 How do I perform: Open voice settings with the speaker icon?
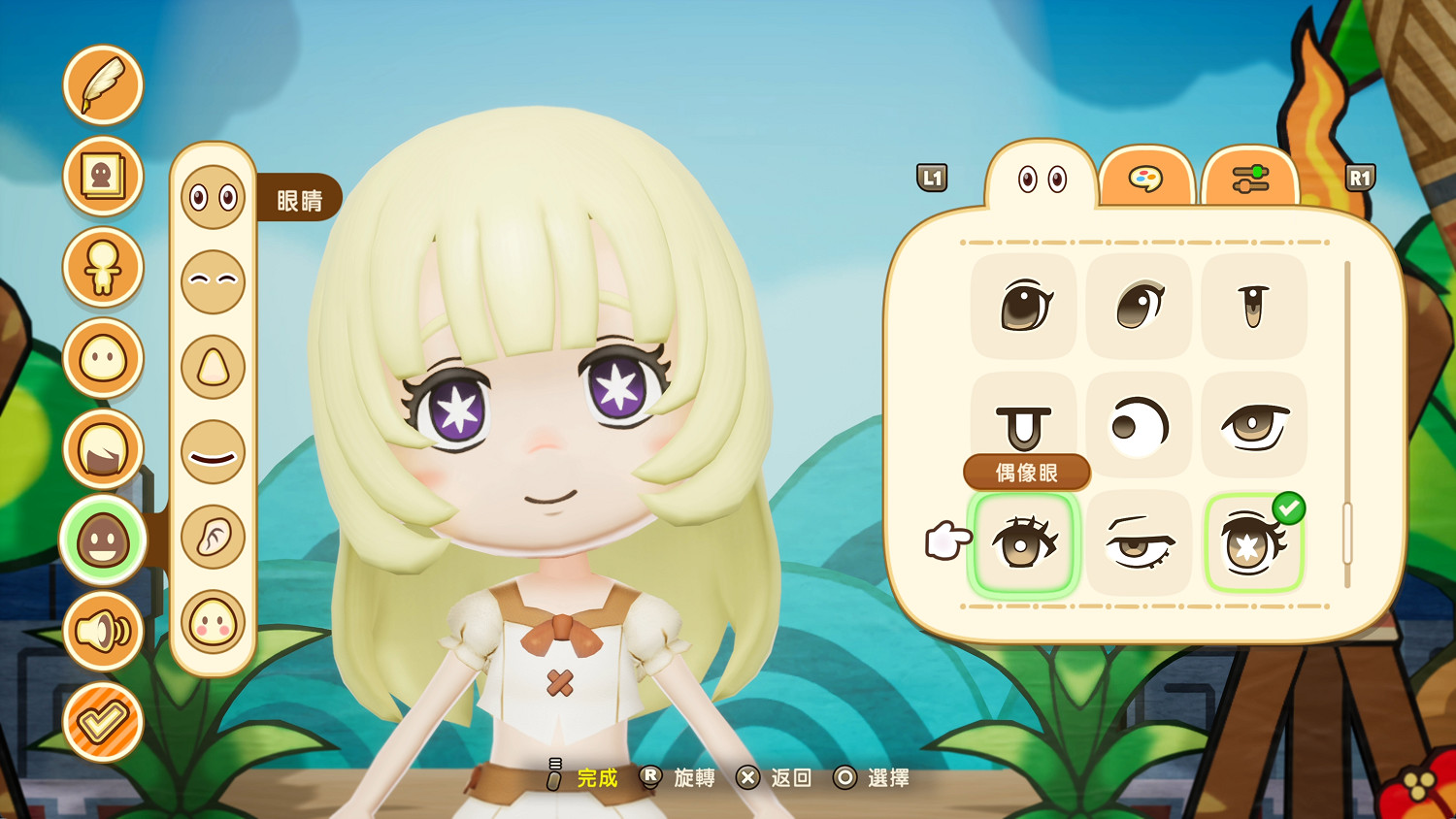[x=103, y=631]
